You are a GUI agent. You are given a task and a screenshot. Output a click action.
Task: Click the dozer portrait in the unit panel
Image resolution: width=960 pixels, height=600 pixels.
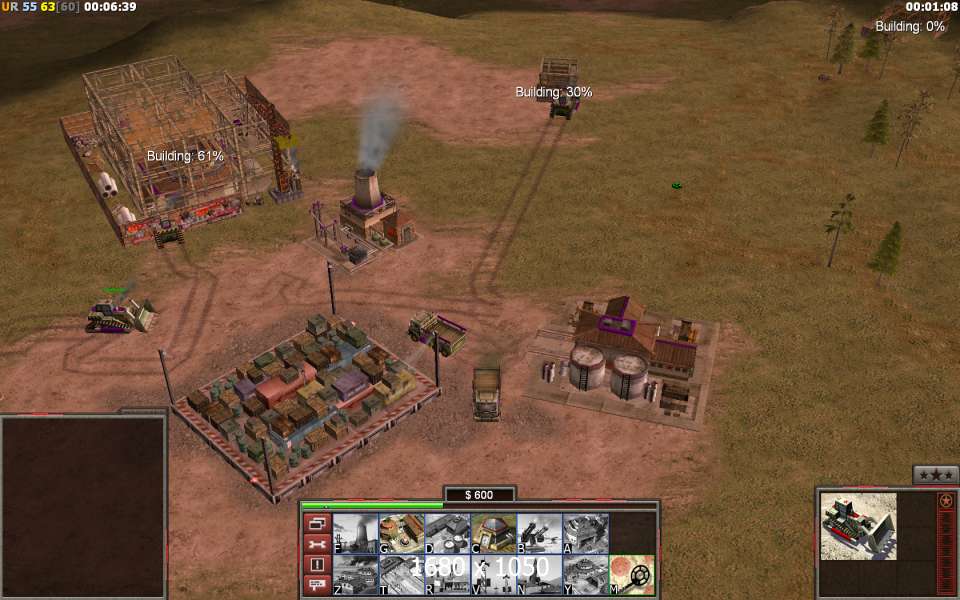tap(858, 526)
